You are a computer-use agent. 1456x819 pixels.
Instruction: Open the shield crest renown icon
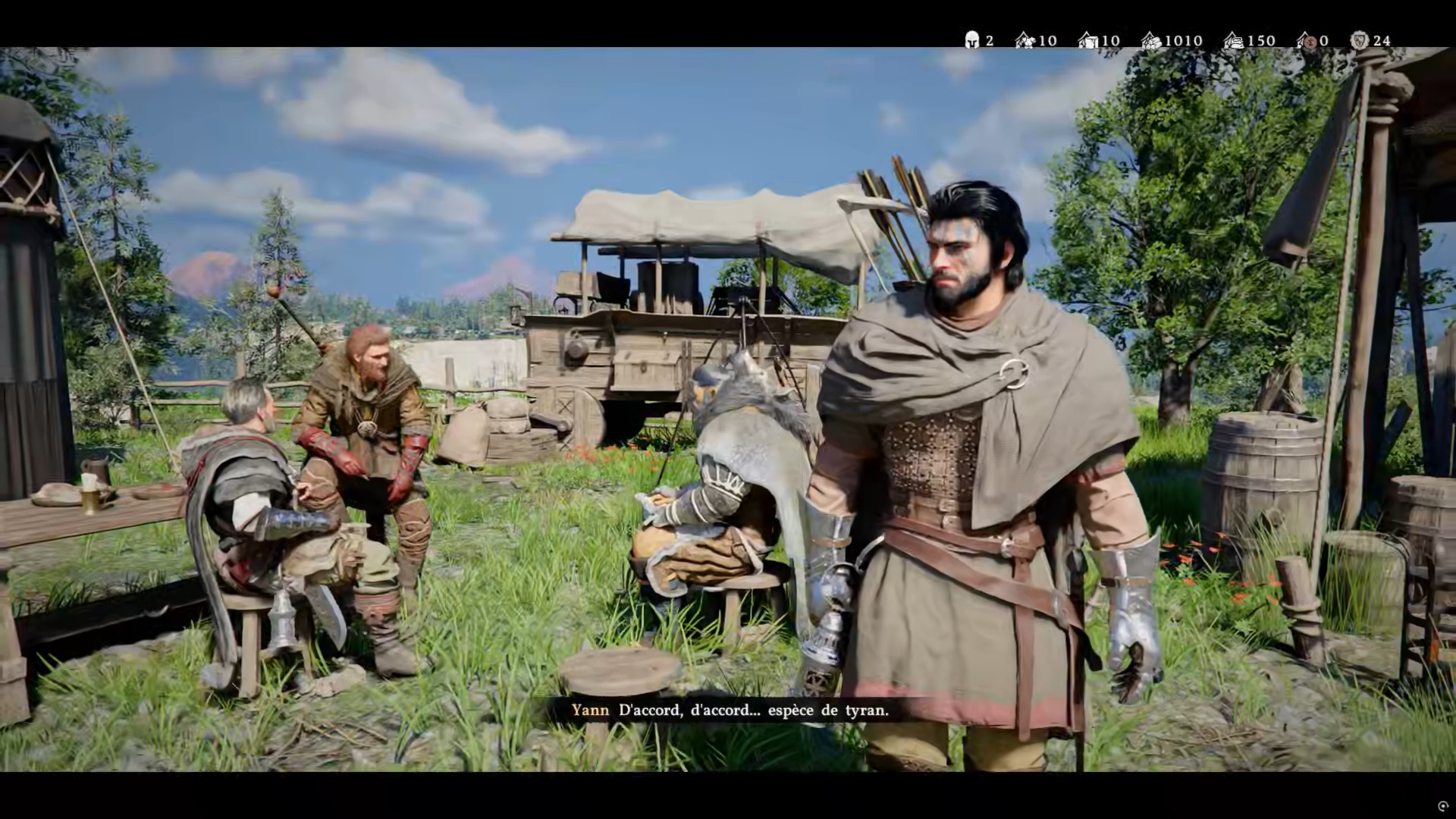click(1360, 40)
